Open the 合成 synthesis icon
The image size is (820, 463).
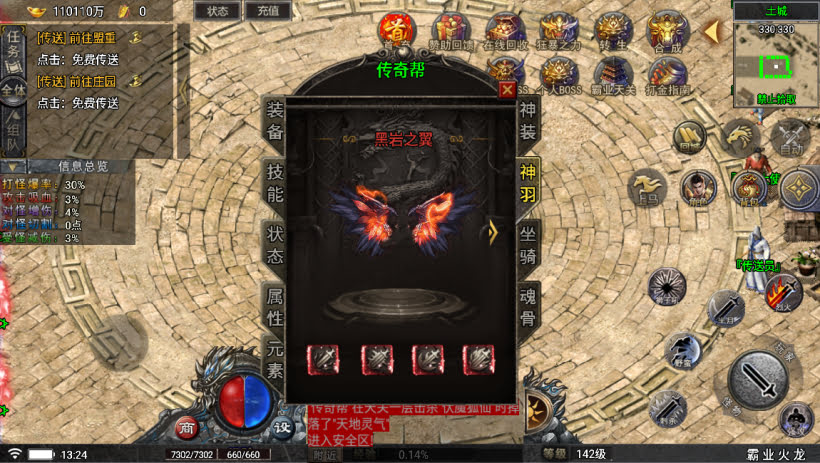(667, 30)
